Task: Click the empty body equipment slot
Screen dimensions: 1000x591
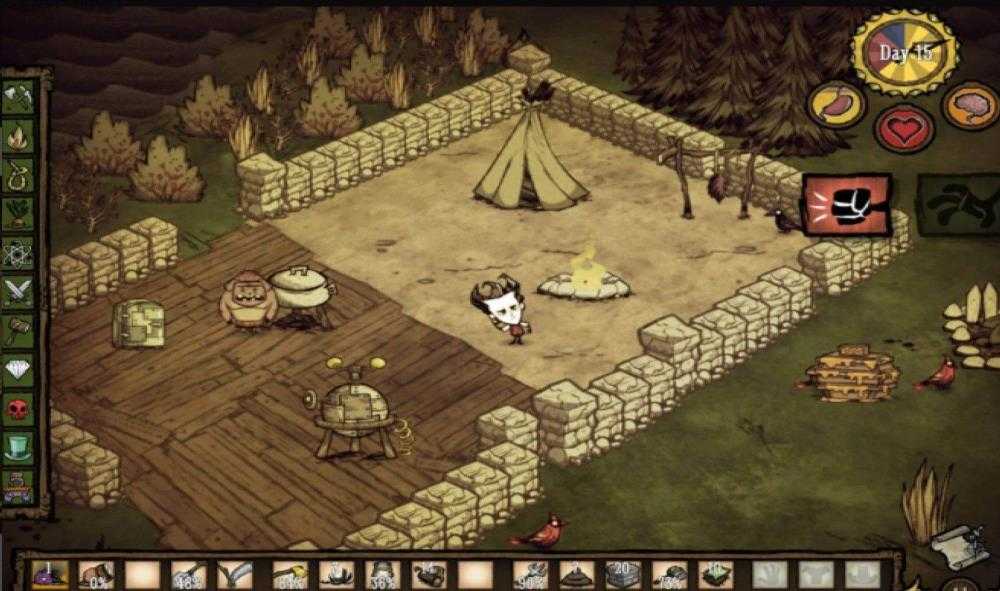Action: (817, 574)
